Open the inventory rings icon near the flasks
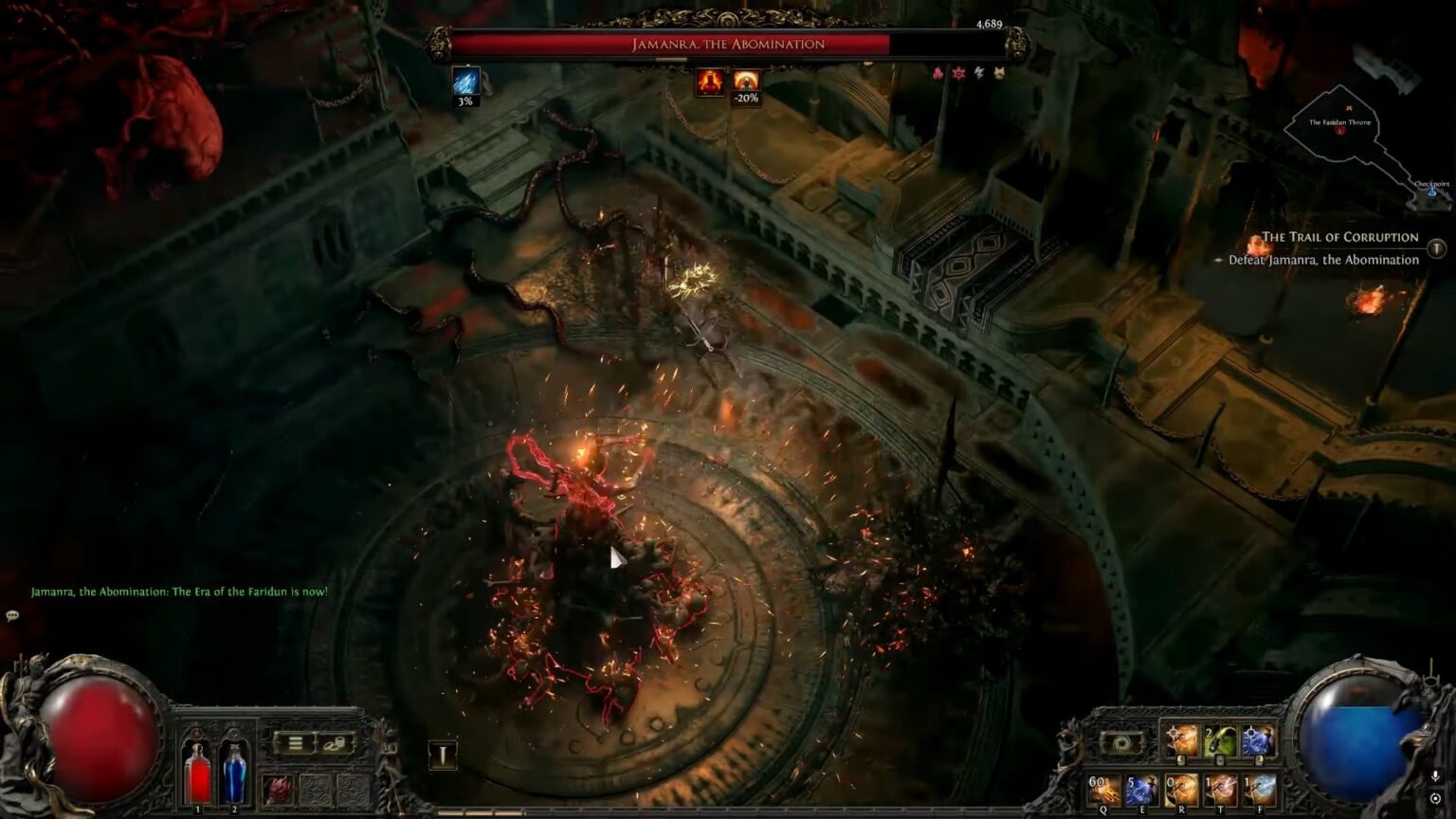 (335, 743)
